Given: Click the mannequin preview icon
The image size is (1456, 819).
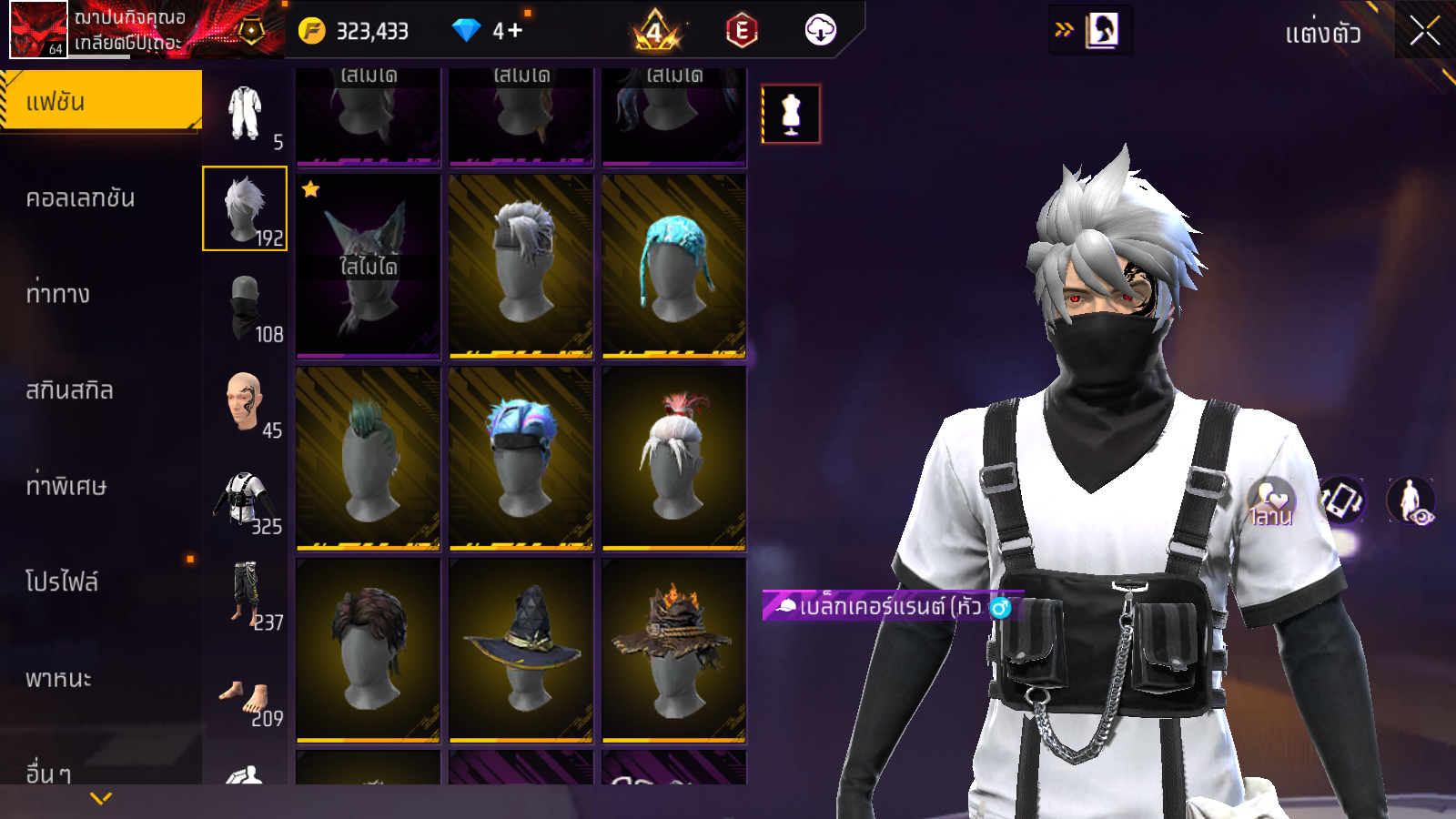Looking at the screenshot, I should [791, 115].
